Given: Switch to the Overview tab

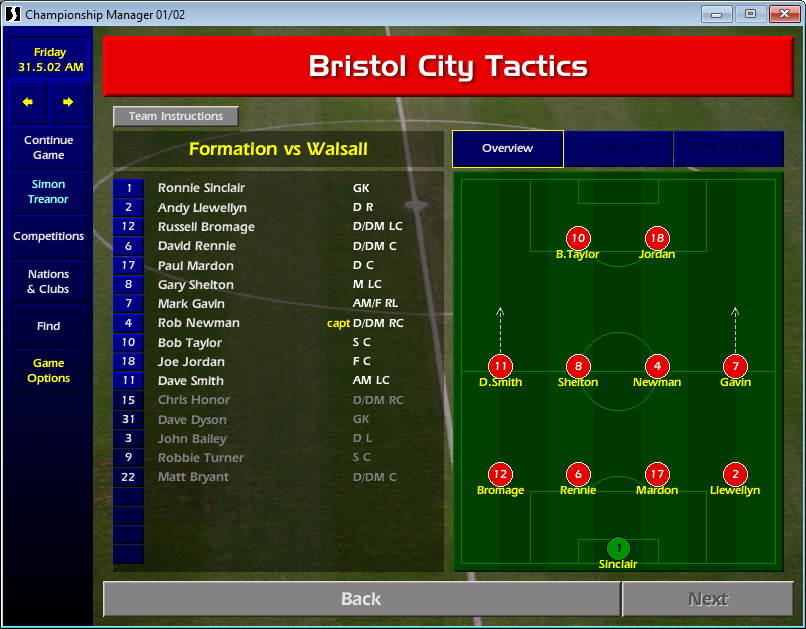Looking at the screenshot, I should (508, 149).
